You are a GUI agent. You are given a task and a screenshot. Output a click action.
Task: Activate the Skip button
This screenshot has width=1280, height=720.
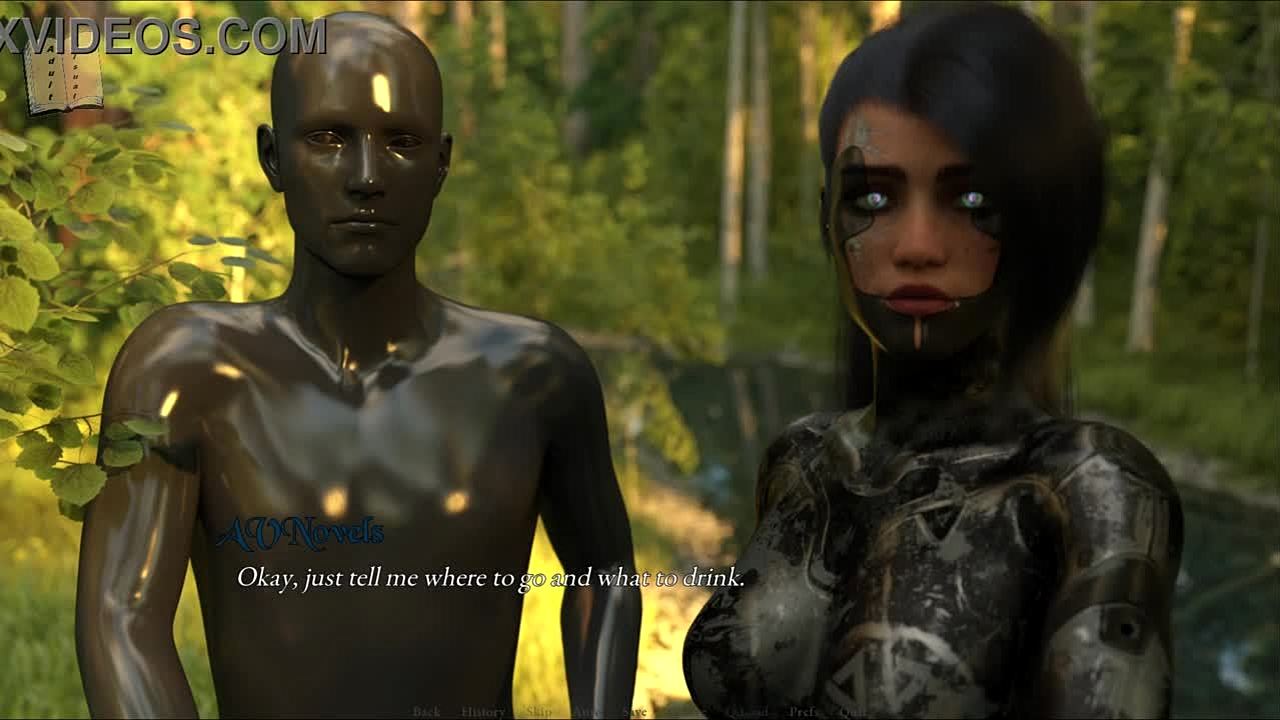pyautogui.click(x=538, y=712)
